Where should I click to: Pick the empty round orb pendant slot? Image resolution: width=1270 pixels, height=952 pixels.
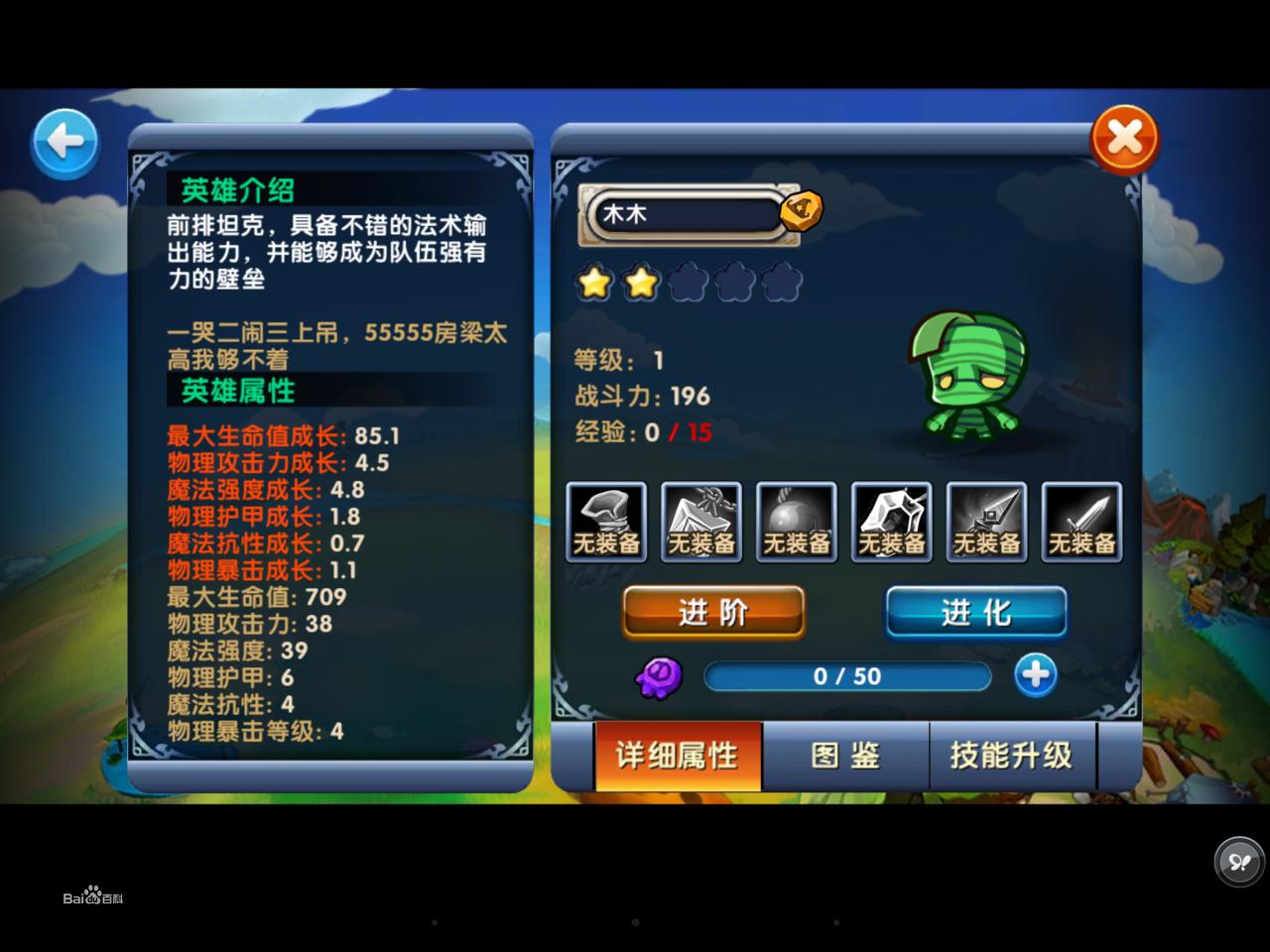[x=796, y=523]
